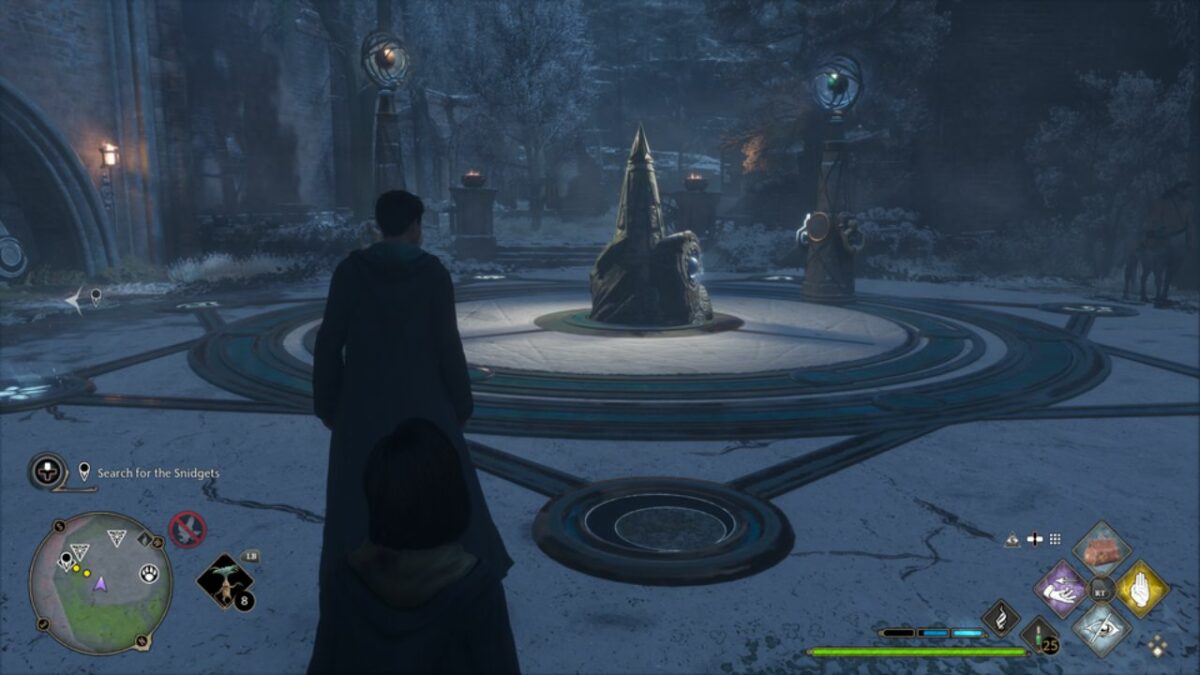Select the Search for the Snidgets objective
The height and width of the screenshot is (675, 1200).
click(x=158, y=473)
